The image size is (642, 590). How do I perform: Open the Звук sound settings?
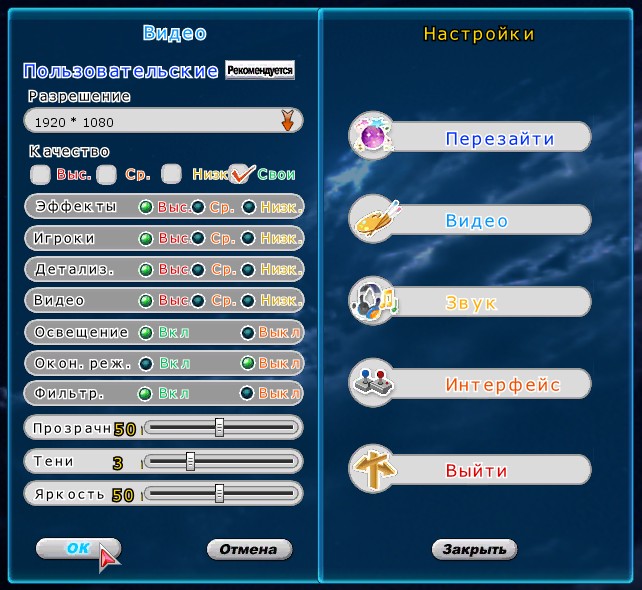tap(471, 302)
